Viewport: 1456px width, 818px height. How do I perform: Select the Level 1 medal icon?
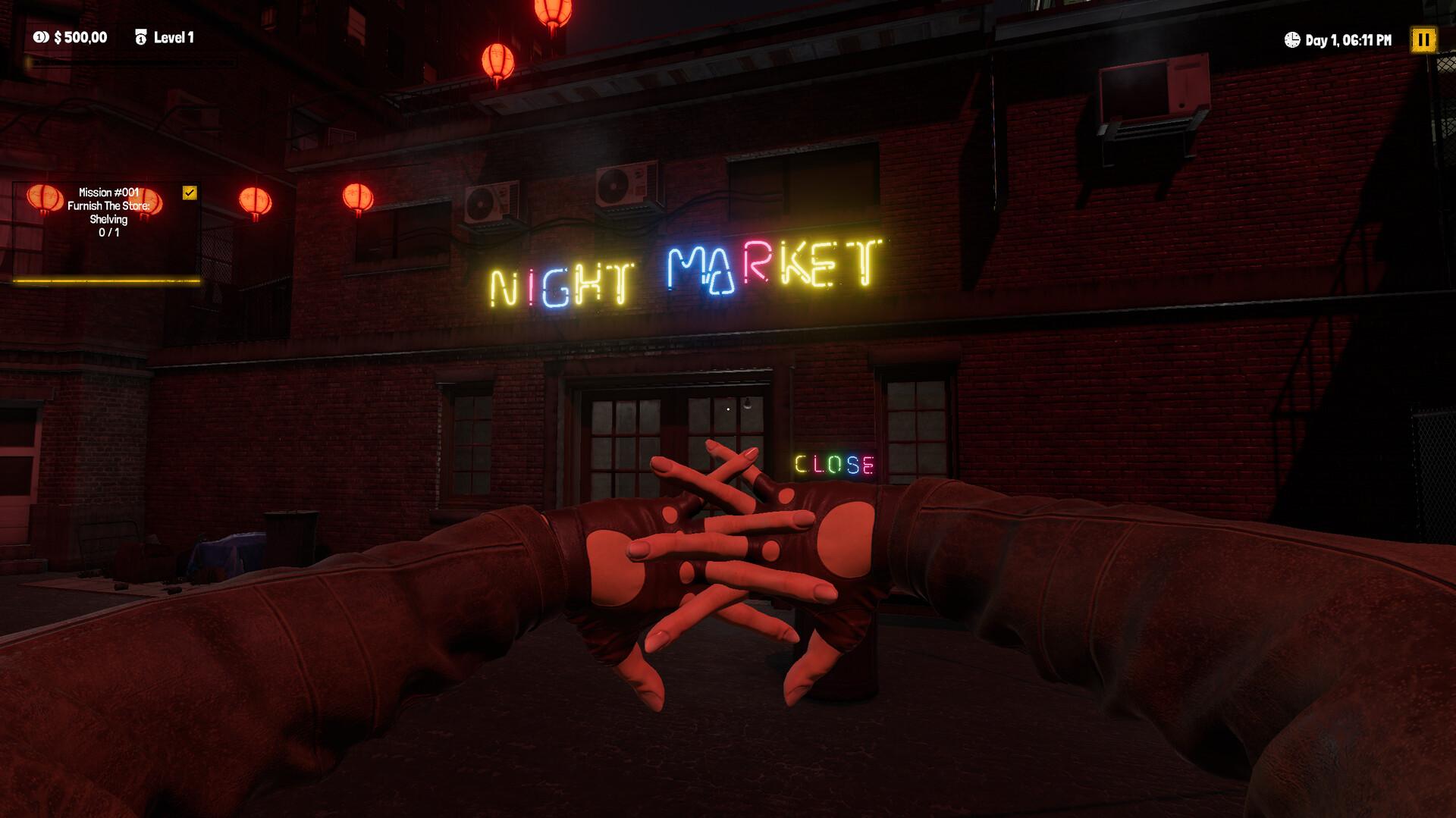[x=140, y=35]
